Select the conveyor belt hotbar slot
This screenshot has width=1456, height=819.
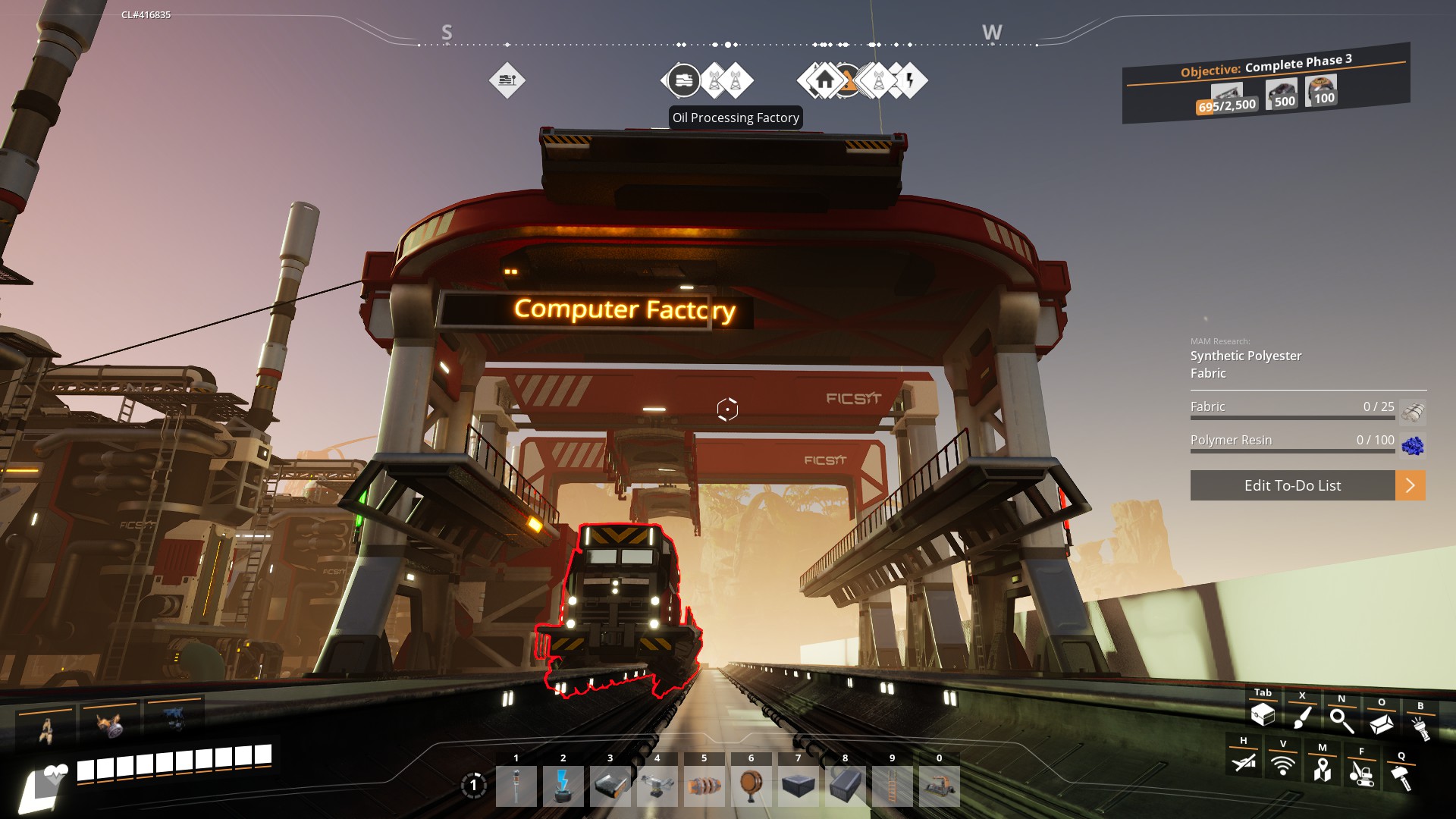[x=610, y=786]
